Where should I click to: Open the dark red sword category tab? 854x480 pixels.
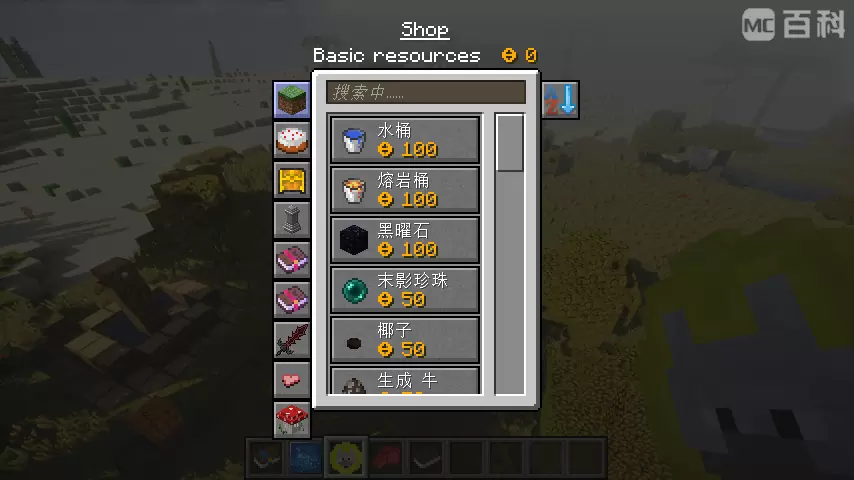coord(292,340)
